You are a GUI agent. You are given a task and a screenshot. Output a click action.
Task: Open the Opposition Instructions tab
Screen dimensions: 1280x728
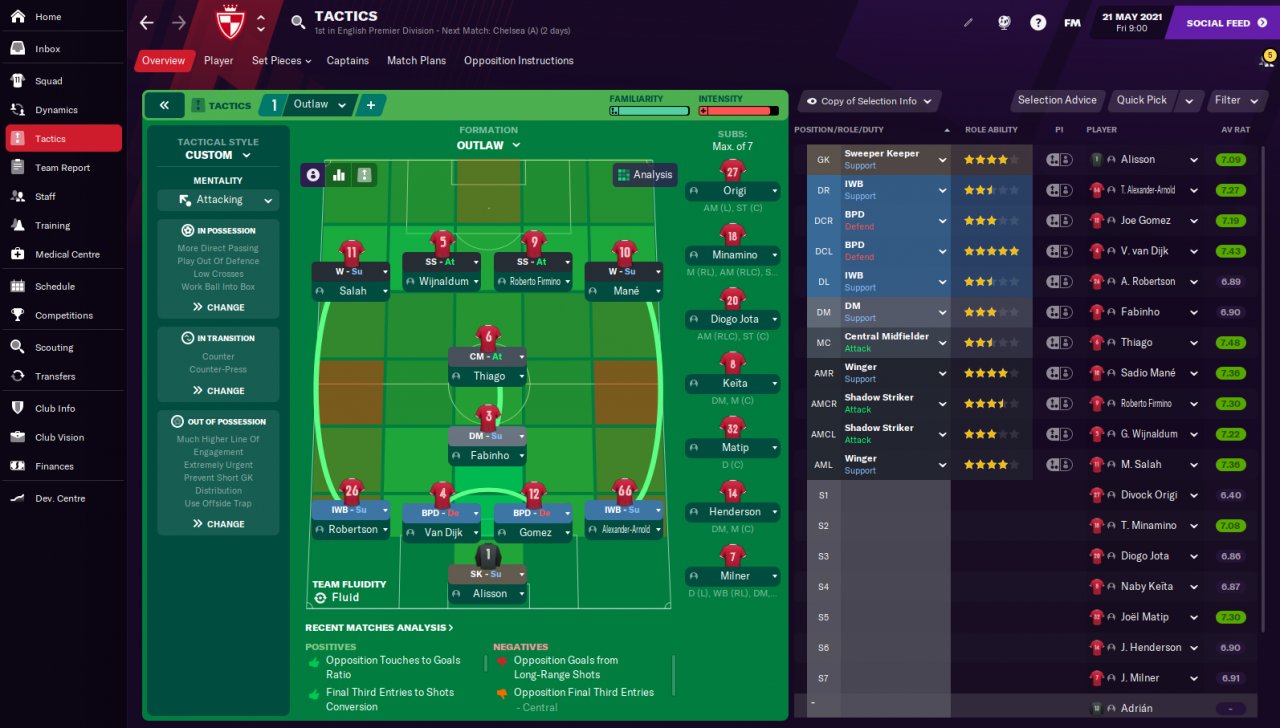(x=518, y=60)
